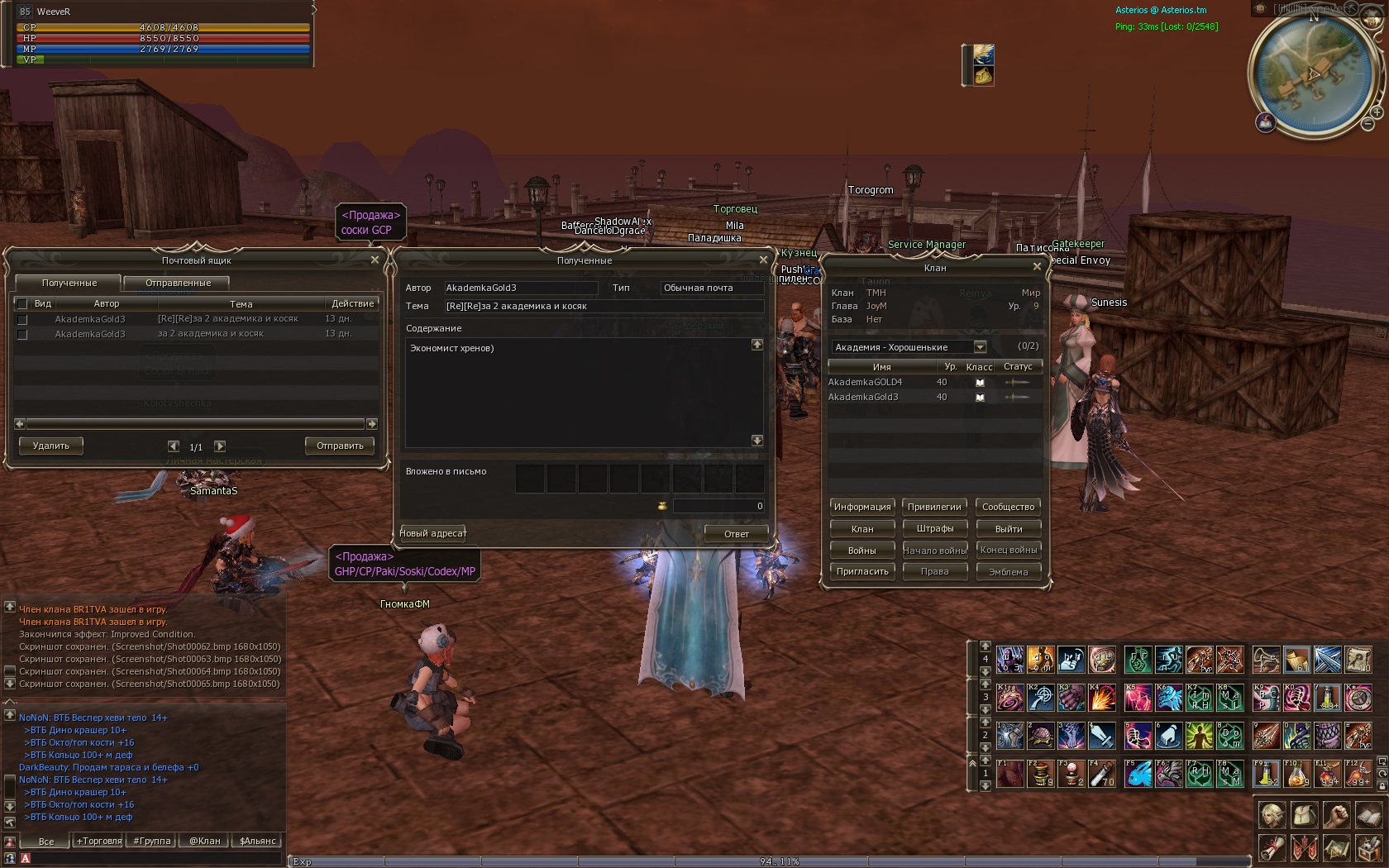The image size is (1389, 868).
Task: Select the [Re][Re]за 2 академика и косяк letter
Action: [227, 319]
